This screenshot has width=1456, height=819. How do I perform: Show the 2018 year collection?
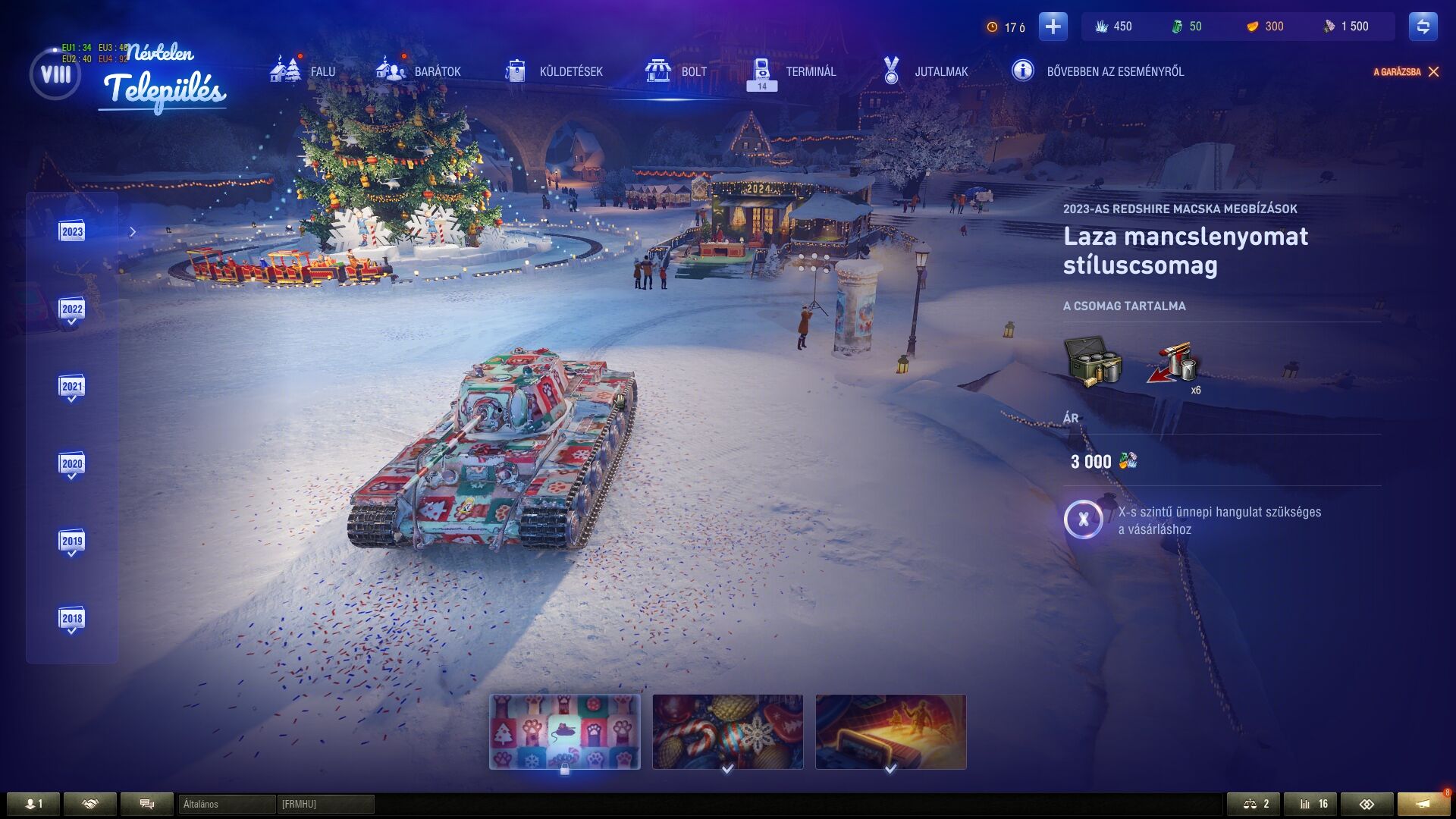point(72,619)
